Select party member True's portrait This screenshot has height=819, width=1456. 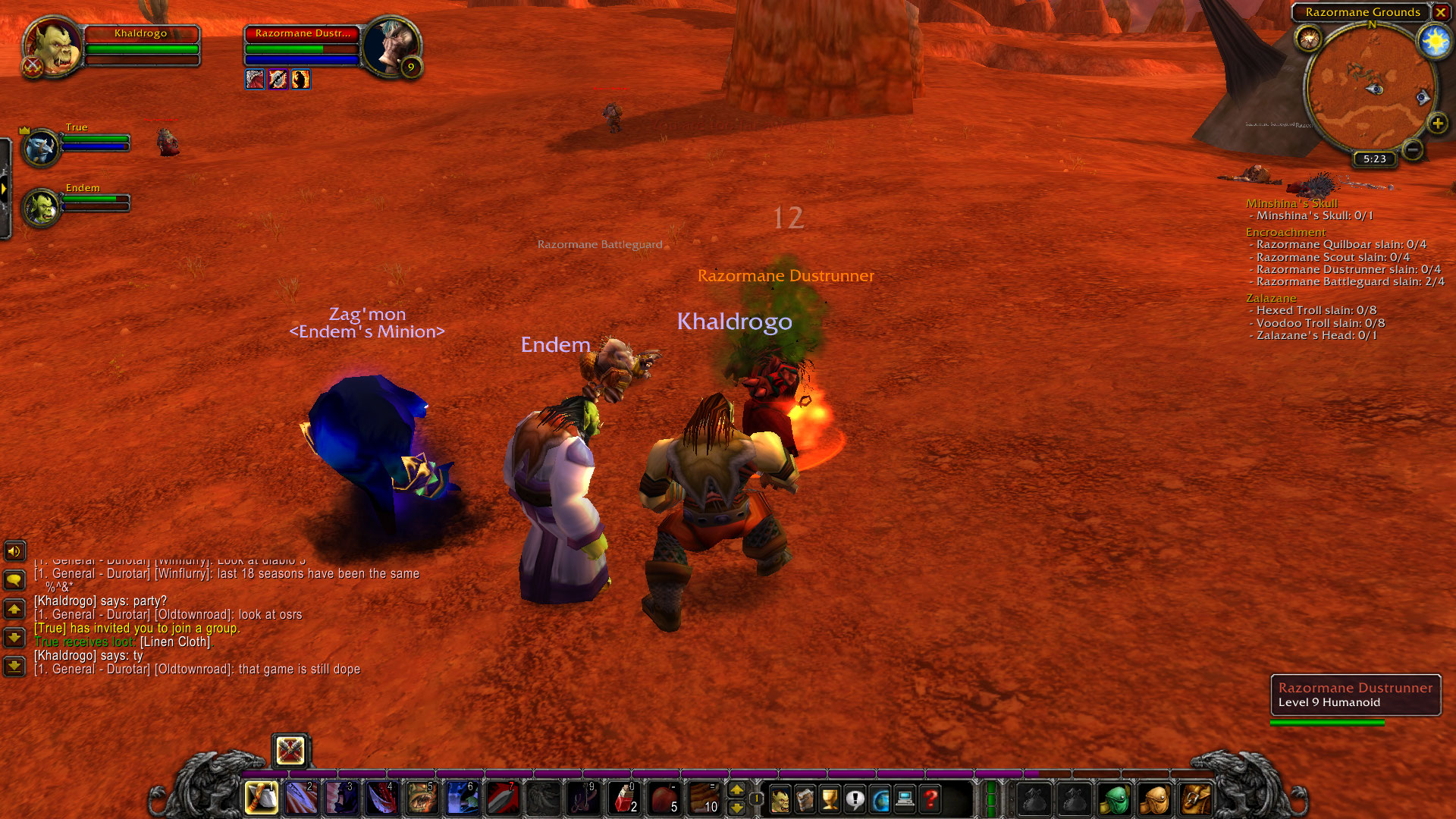coord(40,147)
